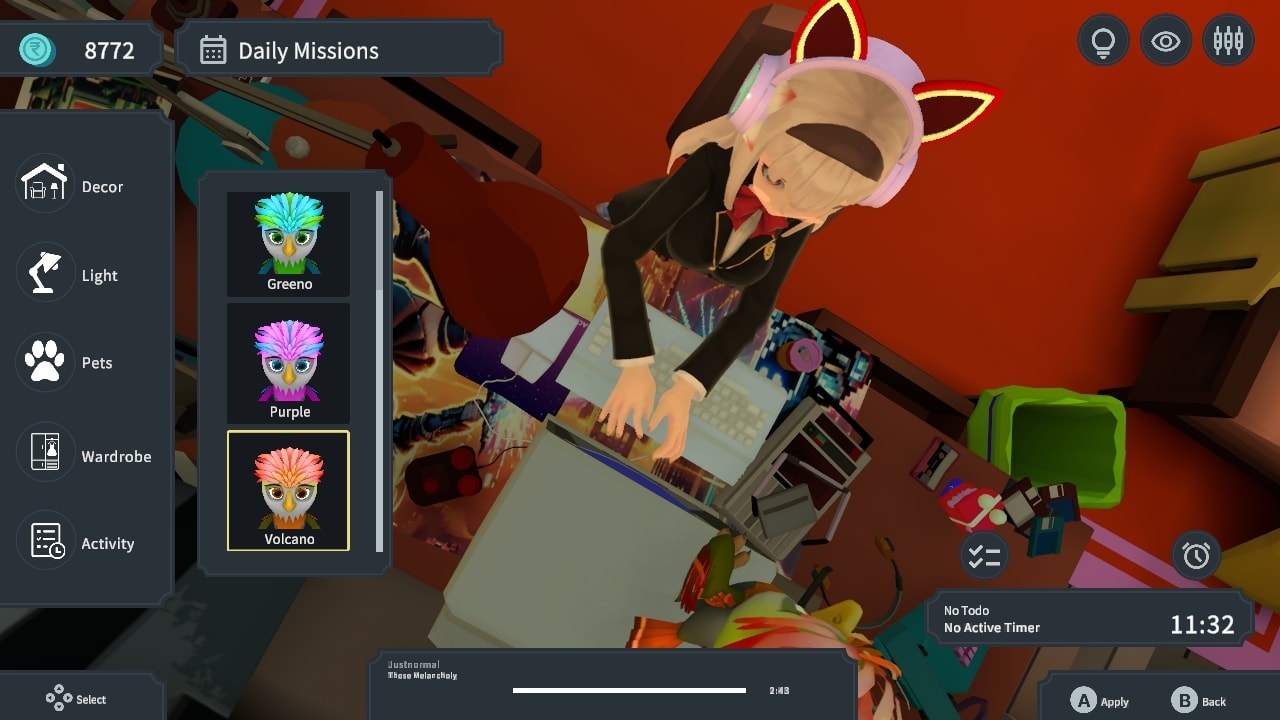The height and width of the screenshot is (720, 1280).
Task: Select the Purple pet thumbnail
Action: [x=288, y=365]
